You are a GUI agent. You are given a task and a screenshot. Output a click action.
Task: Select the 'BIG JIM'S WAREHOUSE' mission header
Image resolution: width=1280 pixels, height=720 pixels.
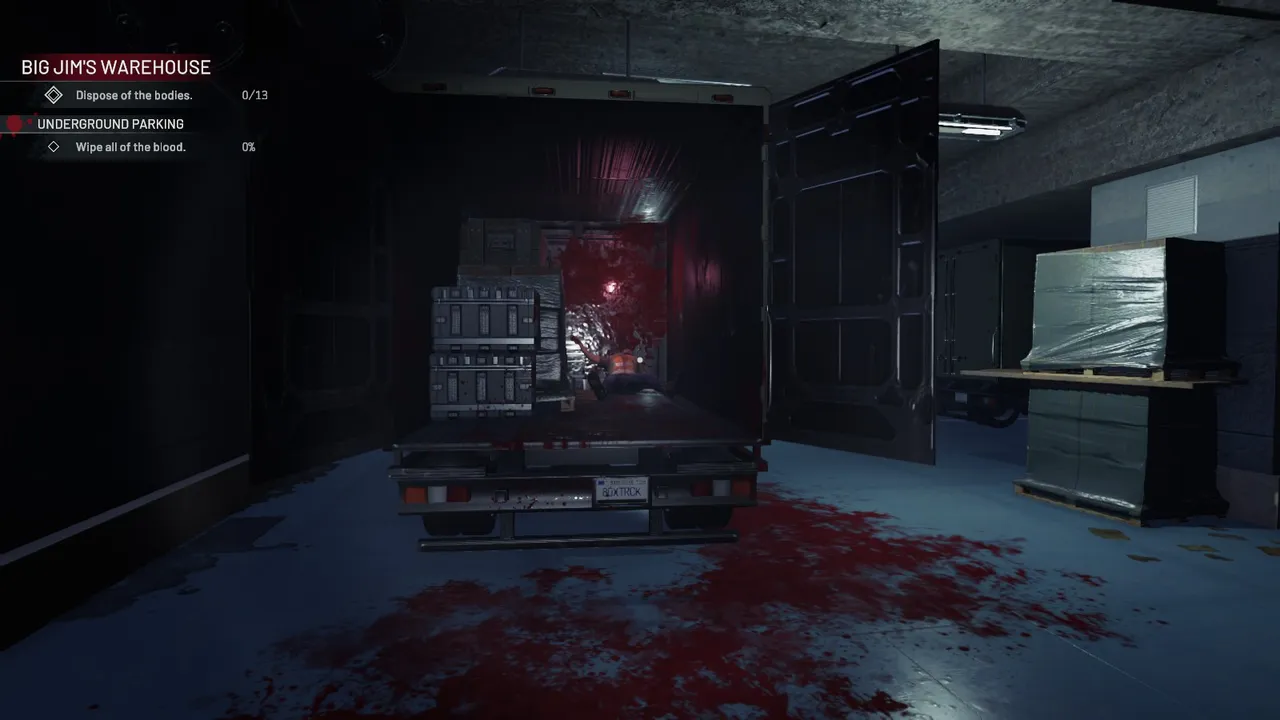point(115,67)
